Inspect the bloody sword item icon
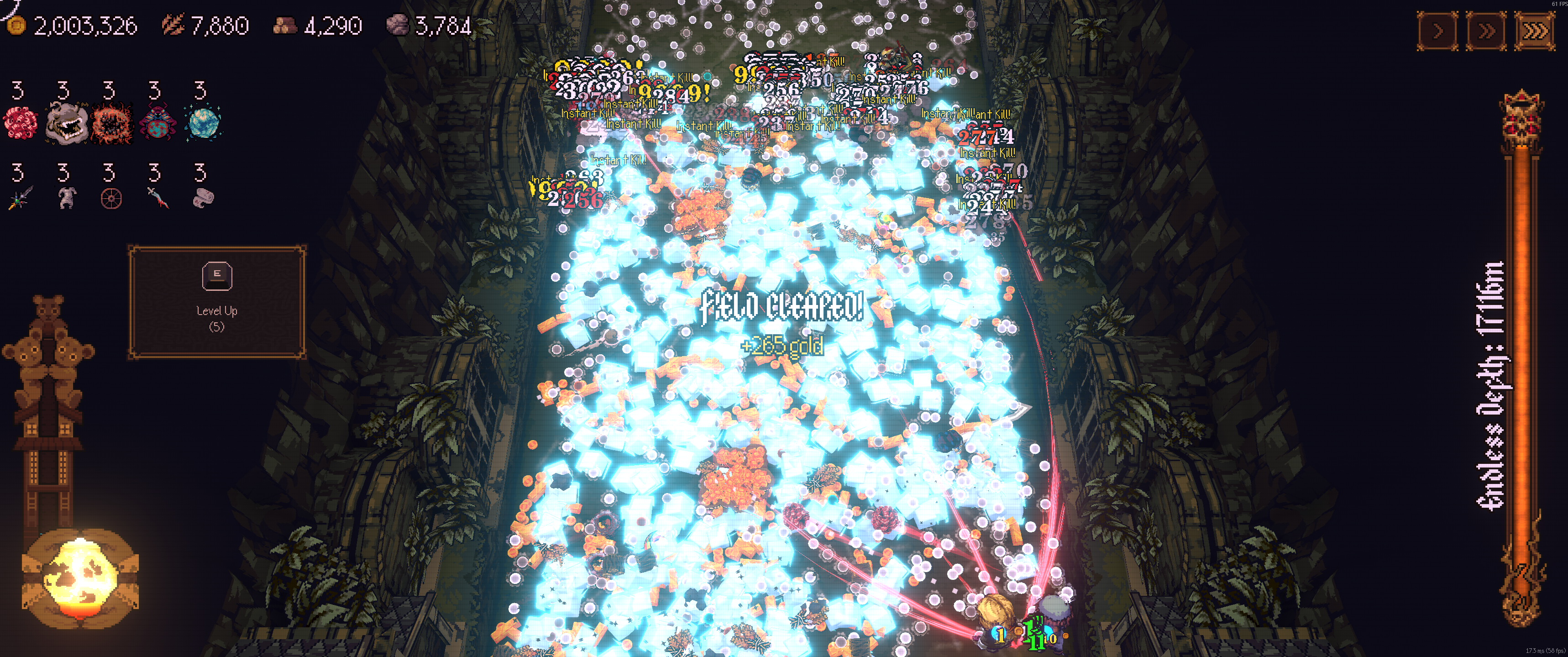1568x657 pixels. [x=157, y=198]
